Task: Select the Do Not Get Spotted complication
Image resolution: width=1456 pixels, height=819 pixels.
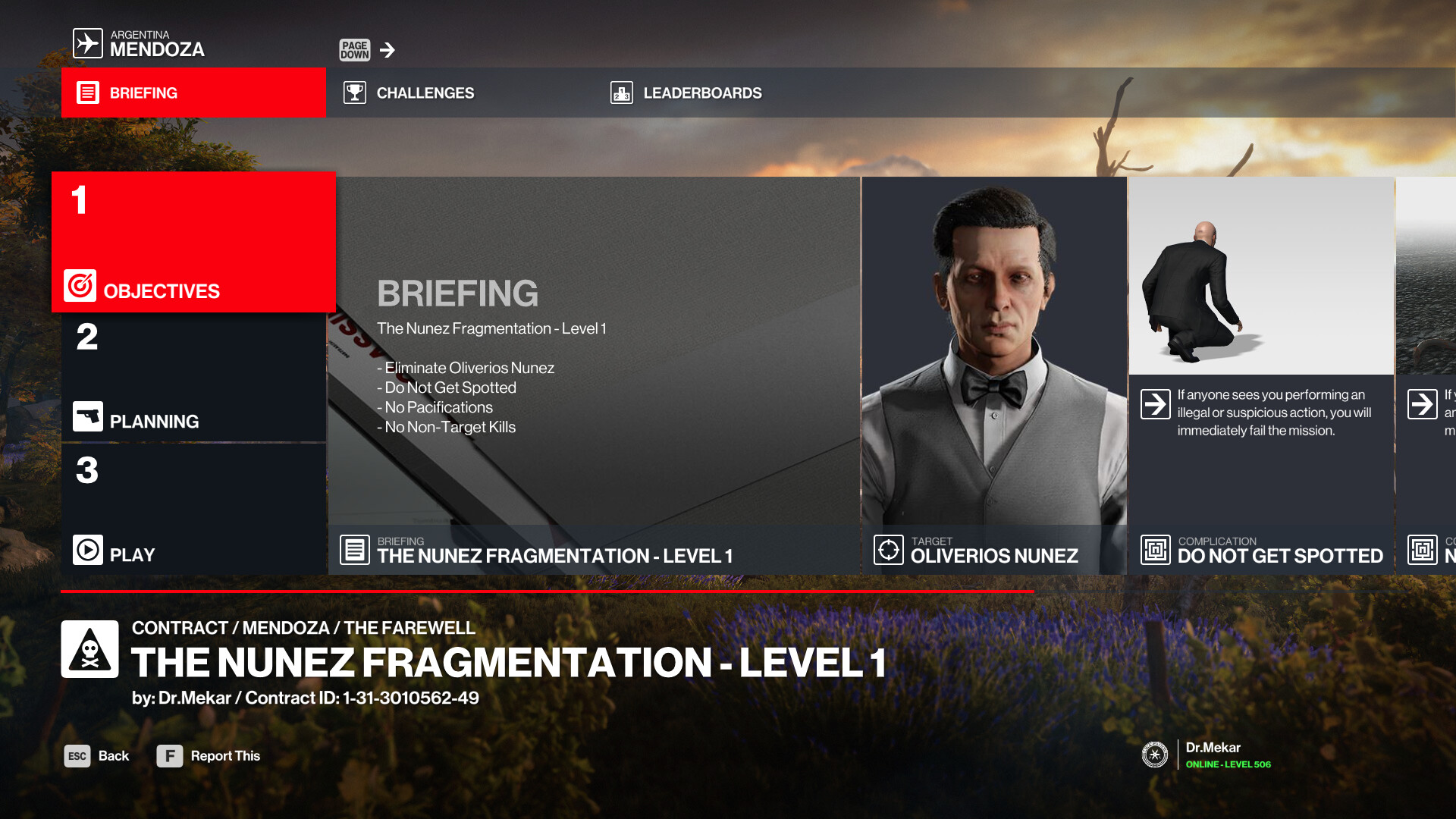Action: pos(1261,375)
